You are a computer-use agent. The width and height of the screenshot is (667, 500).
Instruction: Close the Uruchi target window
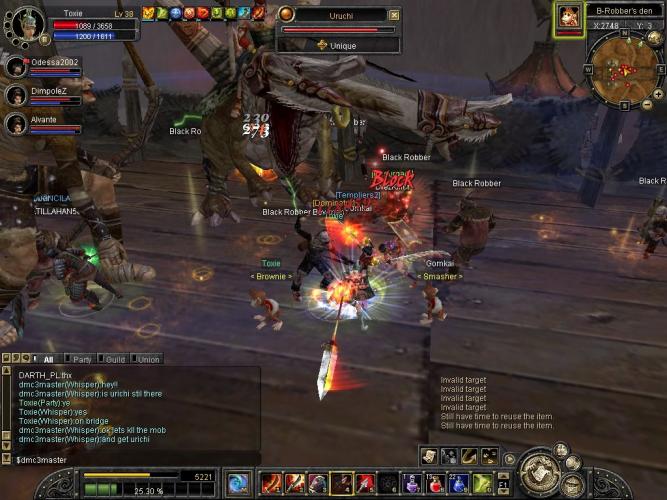393,15
